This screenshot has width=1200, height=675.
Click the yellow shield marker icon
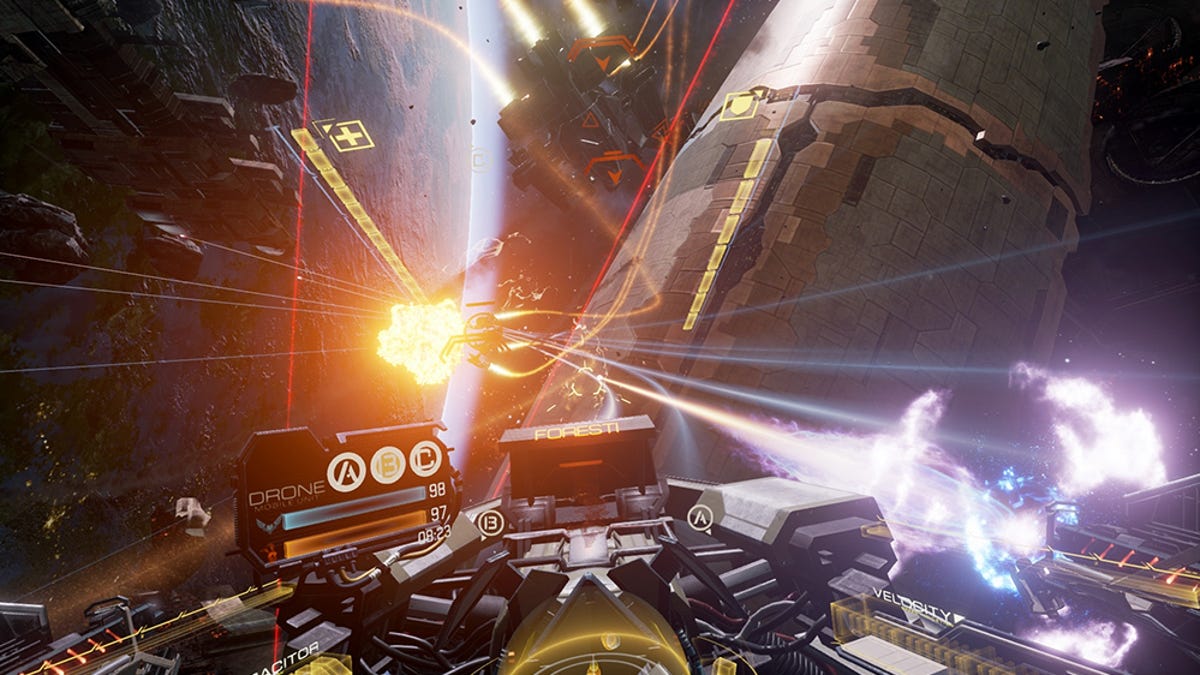pyautogui.click(x=738, y=105)
